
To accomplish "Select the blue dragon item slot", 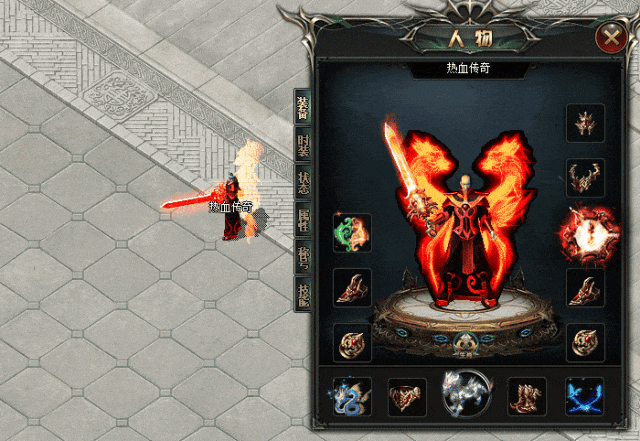I will click(x=351, y=396).
